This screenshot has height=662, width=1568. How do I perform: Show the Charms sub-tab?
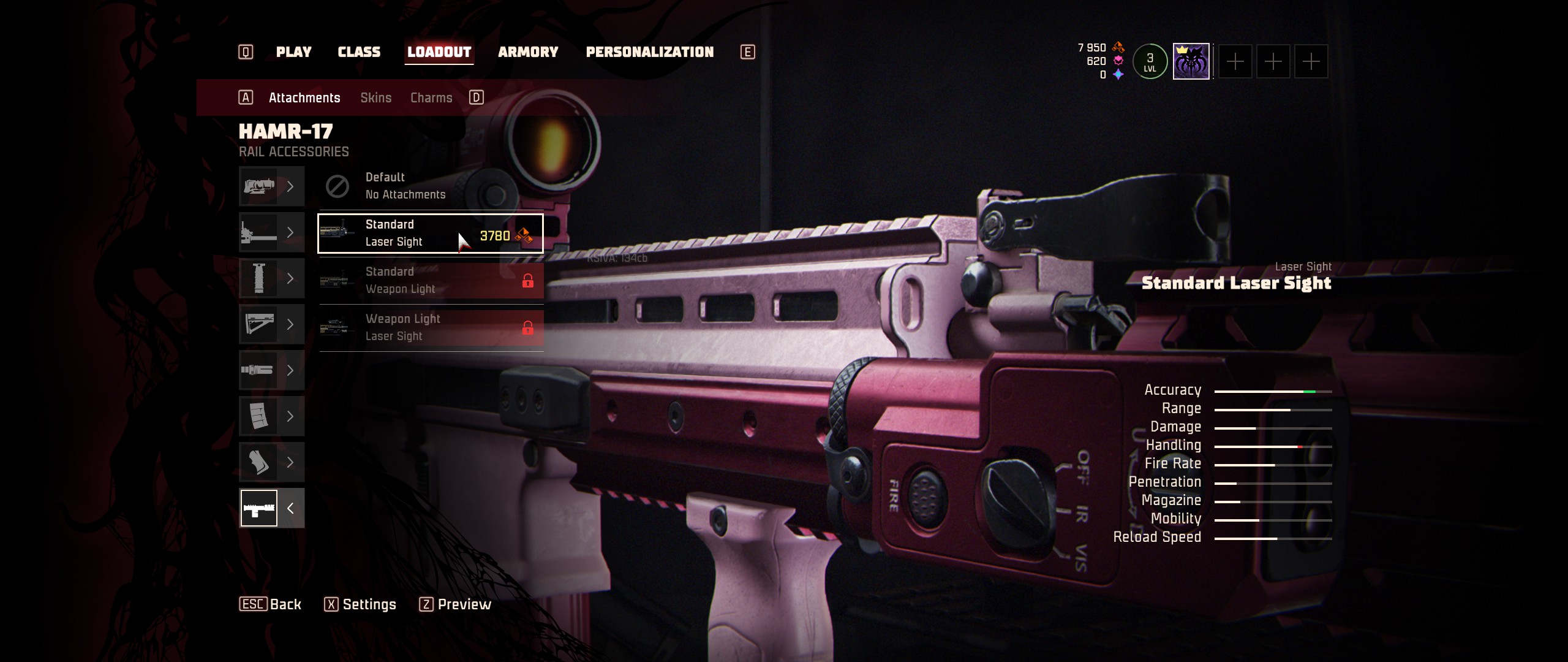click(x=431, y=98)
